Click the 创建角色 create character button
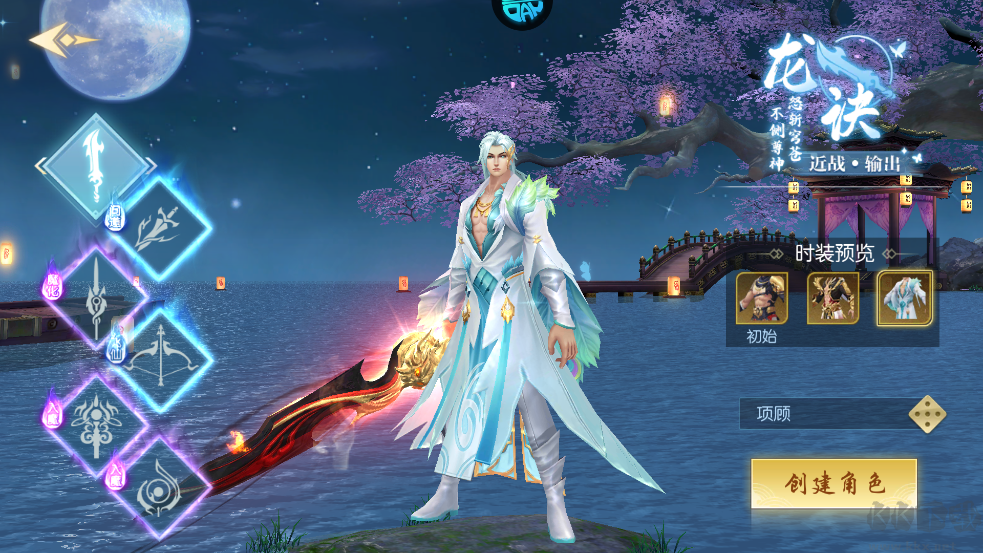 click(834, 484)
